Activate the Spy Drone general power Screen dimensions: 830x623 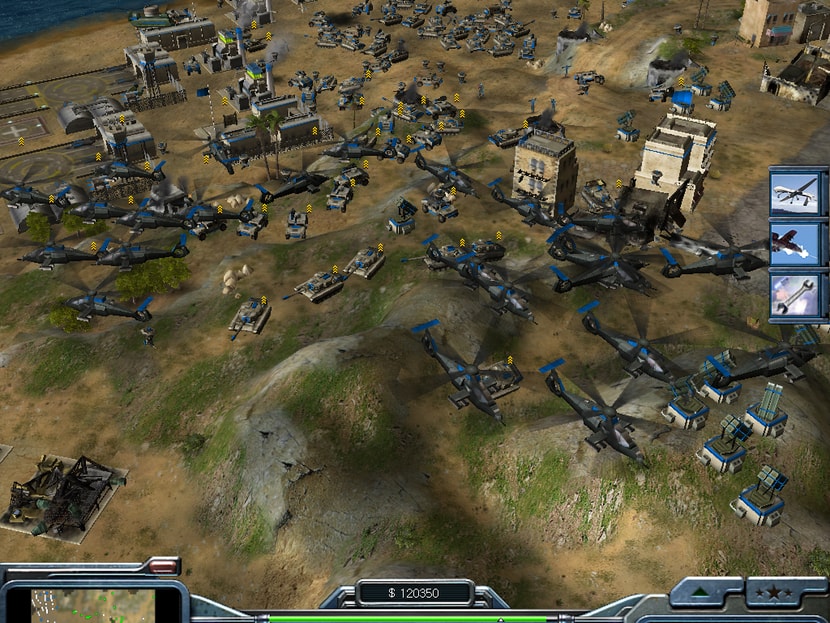(798, 193)
